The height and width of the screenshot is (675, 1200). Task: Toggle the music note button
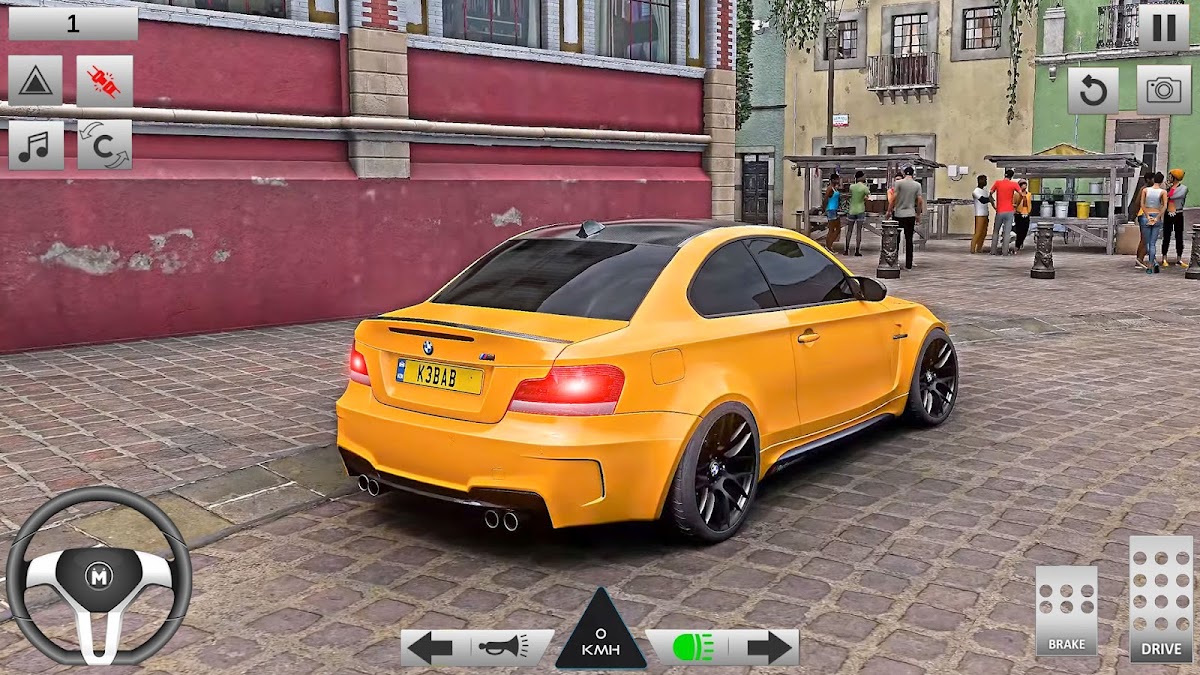tap(35, 145)
